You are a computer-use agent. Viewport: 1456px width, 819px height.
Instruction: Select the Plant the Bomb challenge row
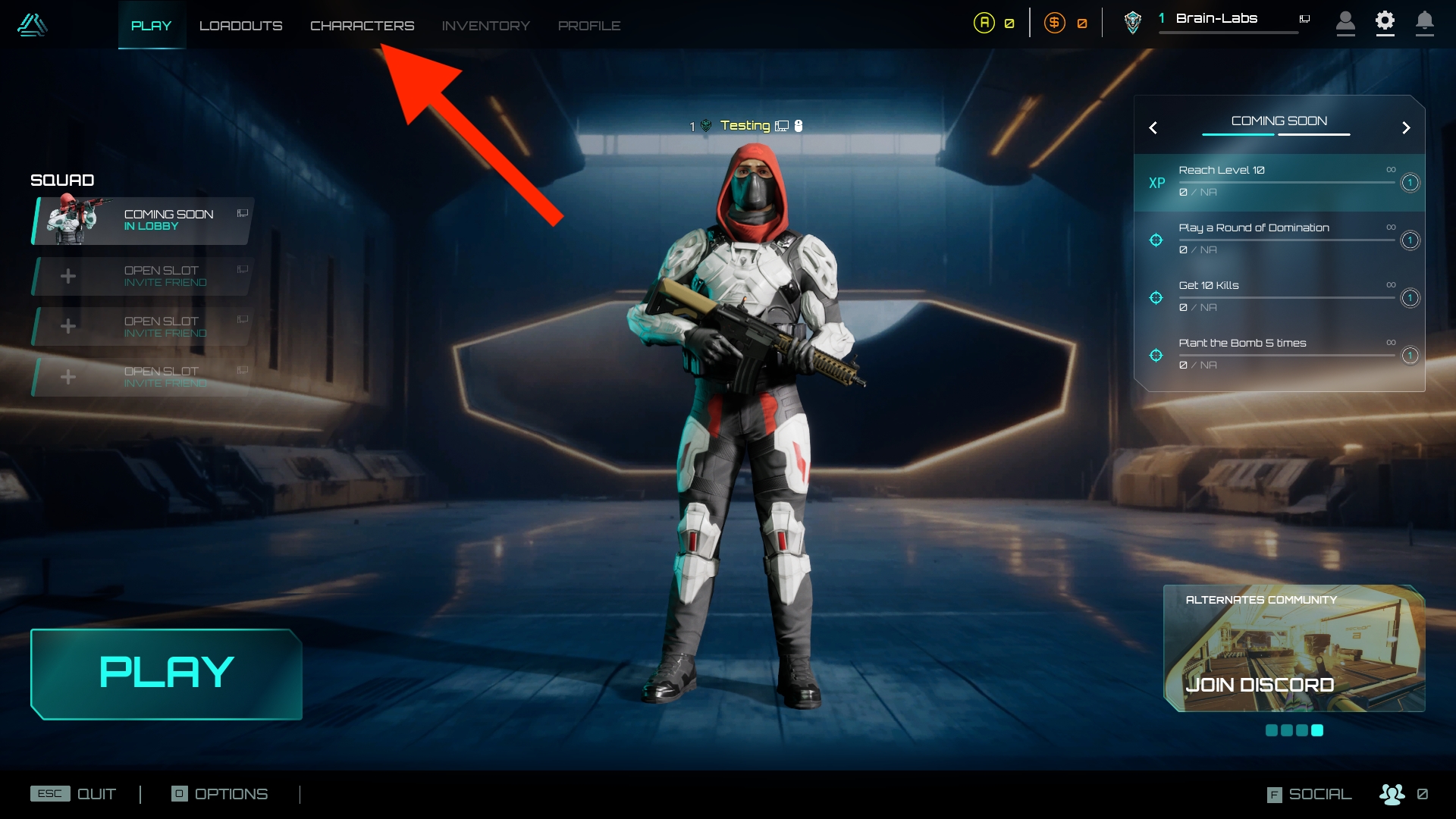click(1279, 354)
